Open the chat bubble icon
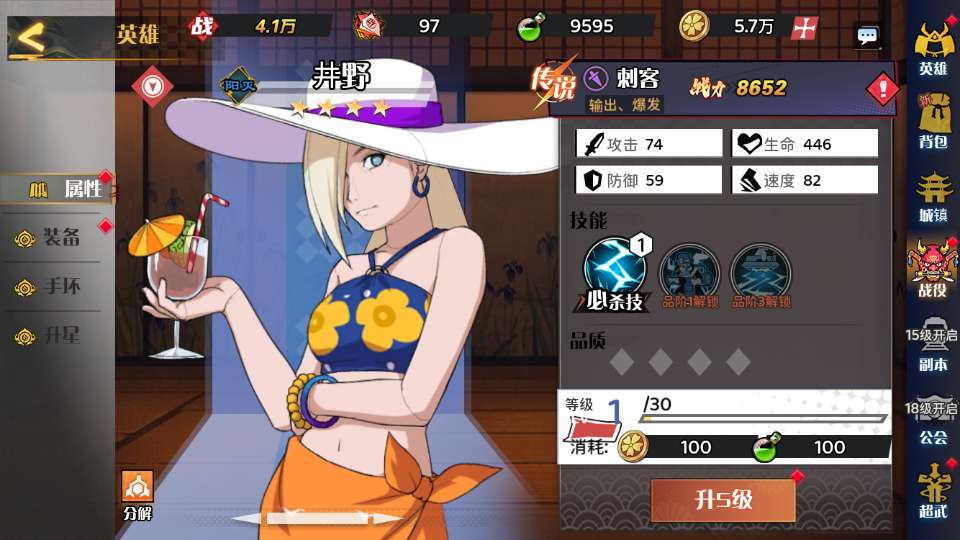 coord(867,36)
